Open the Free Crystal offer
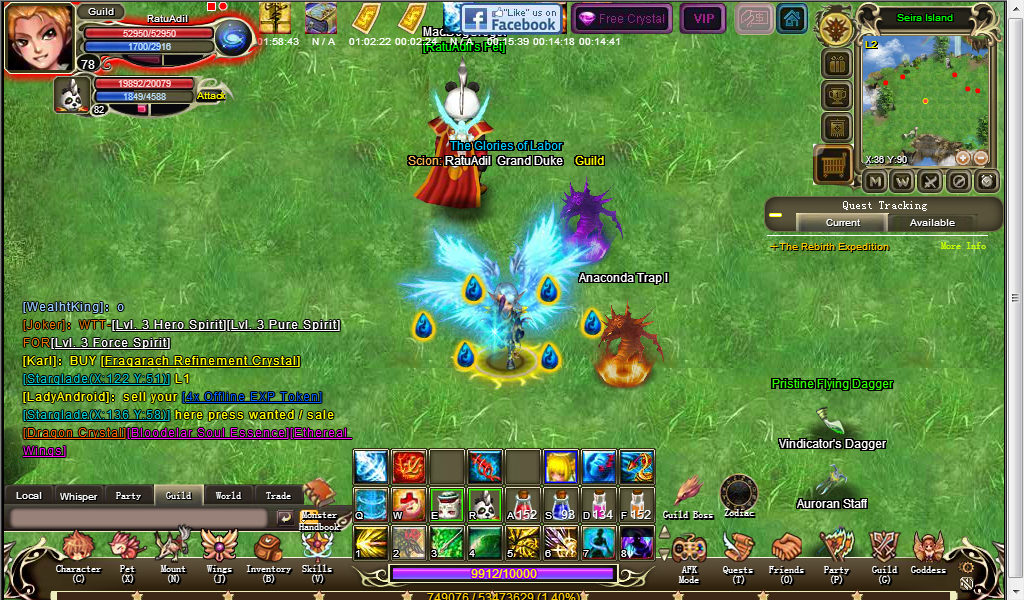Viewport: 1024px width, 600px height. 622,18
